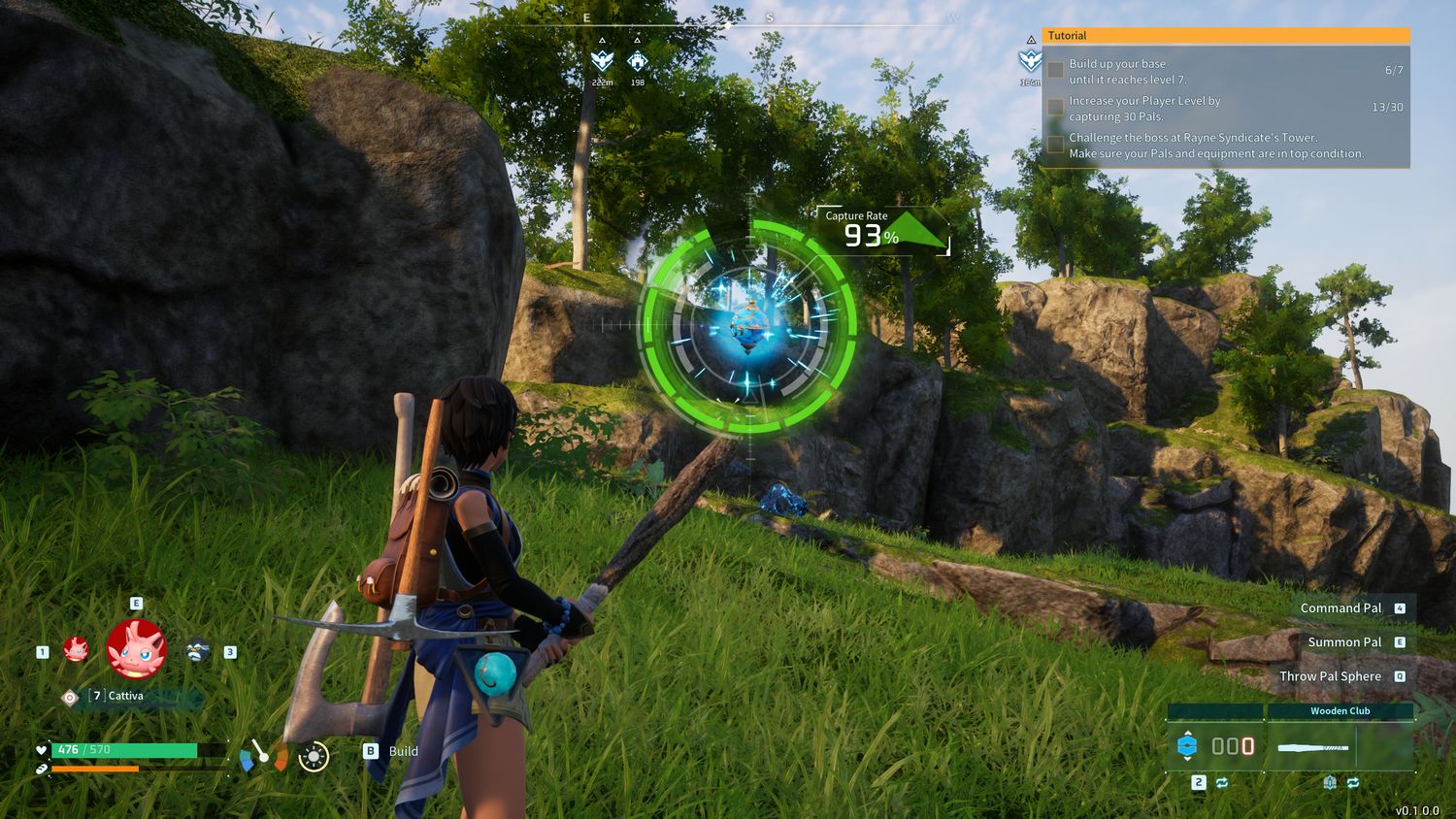Choose the Summon Pal action
The height and width of the screenshot is (819, 1456).
[1344, 642]
